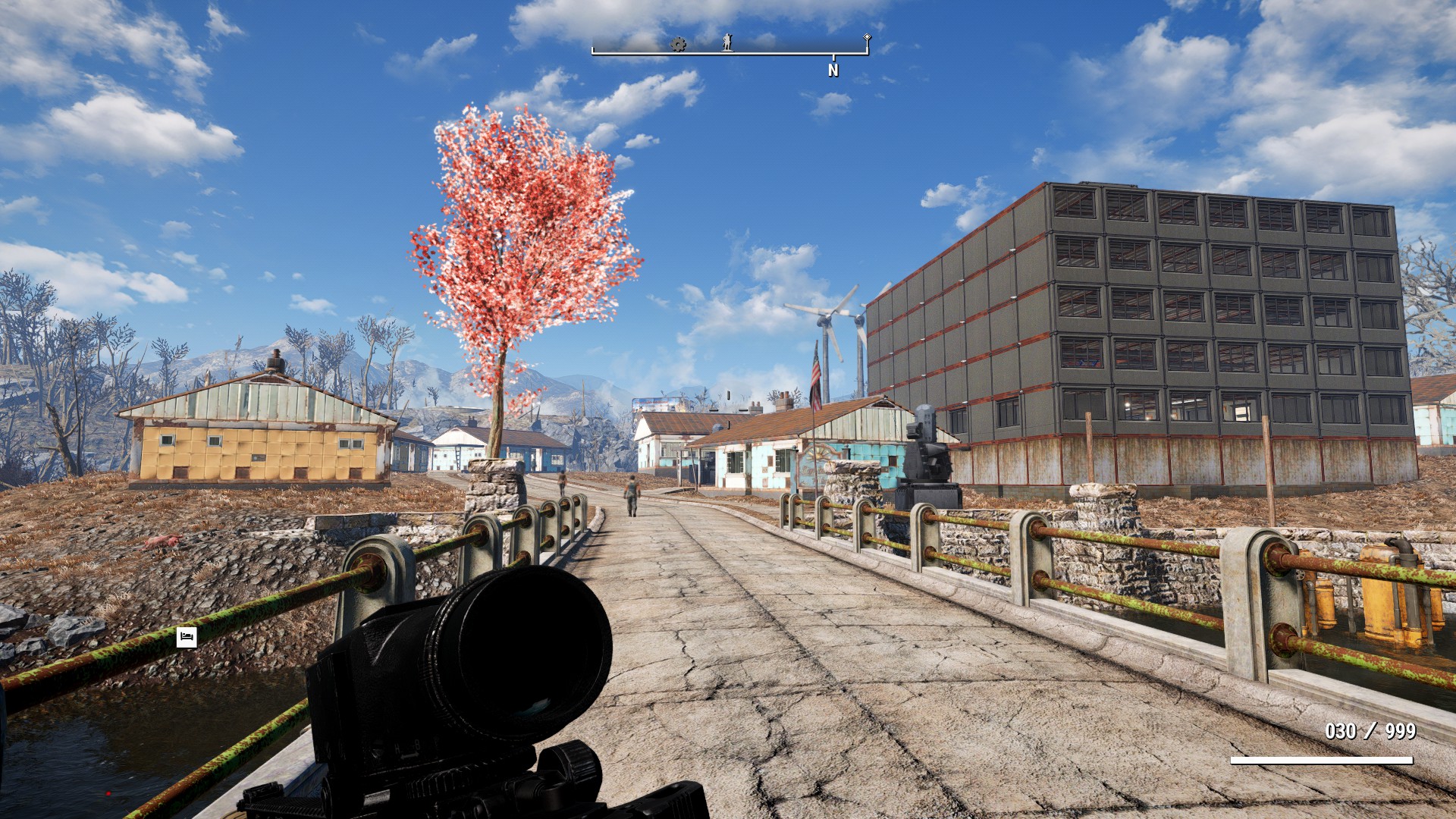Click the diamond quest marker on compass
This screenshot has height=819, width=1456.
[x=867, y=37]
